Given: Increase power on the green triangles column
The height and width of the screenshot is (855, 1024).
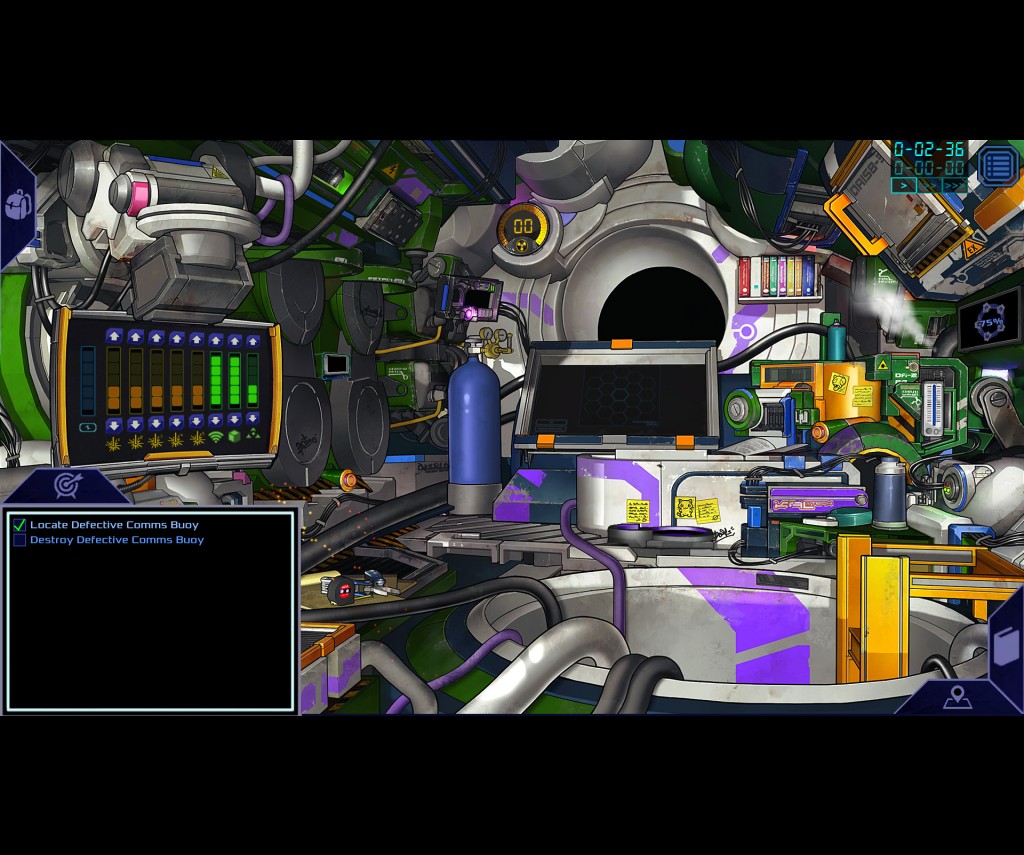Looking at the screenshot, I should pyautogui.click(x=252, y=338).
